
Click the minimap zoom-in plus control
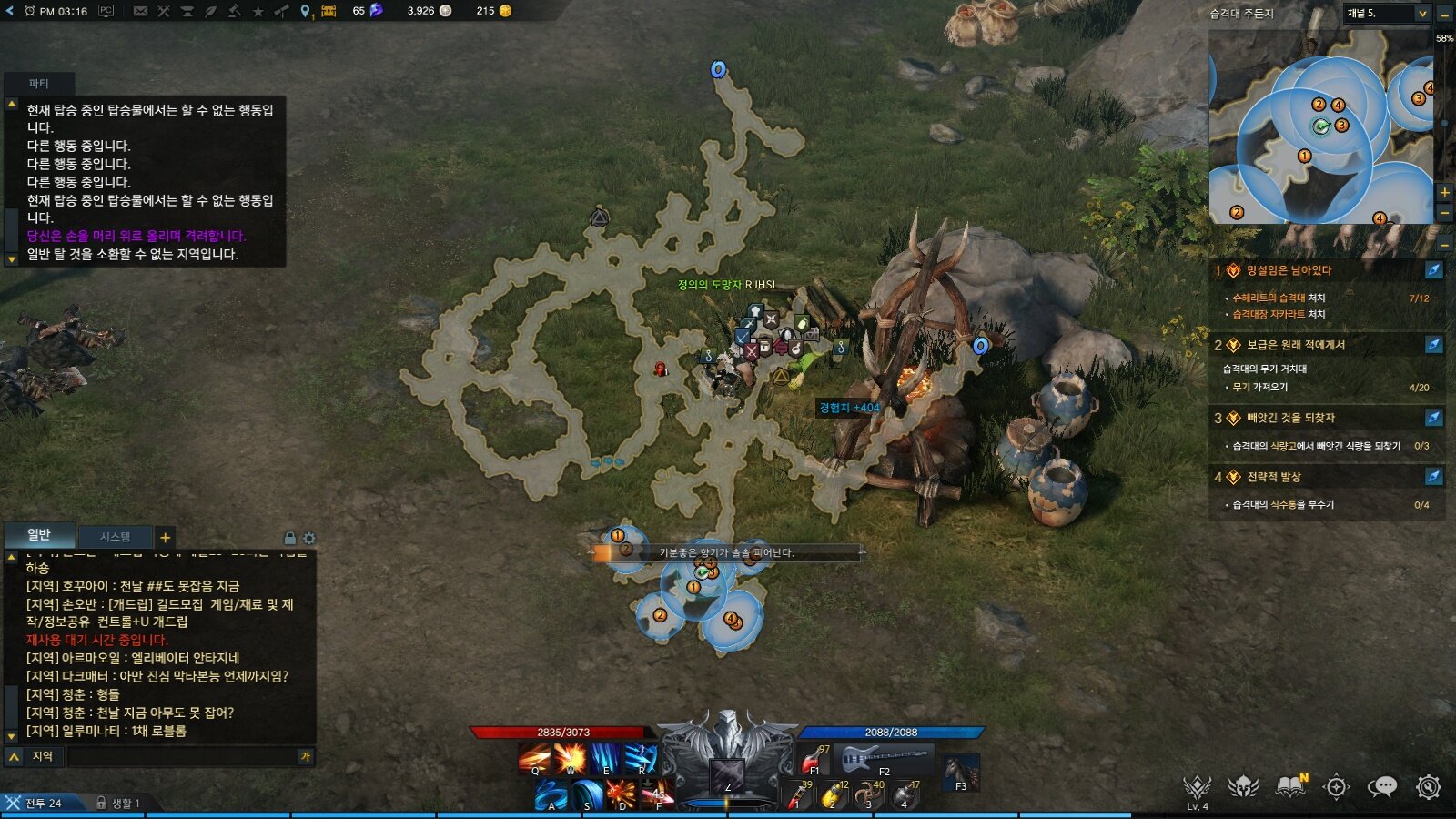pyautogui.click(x=1445, y=193)
